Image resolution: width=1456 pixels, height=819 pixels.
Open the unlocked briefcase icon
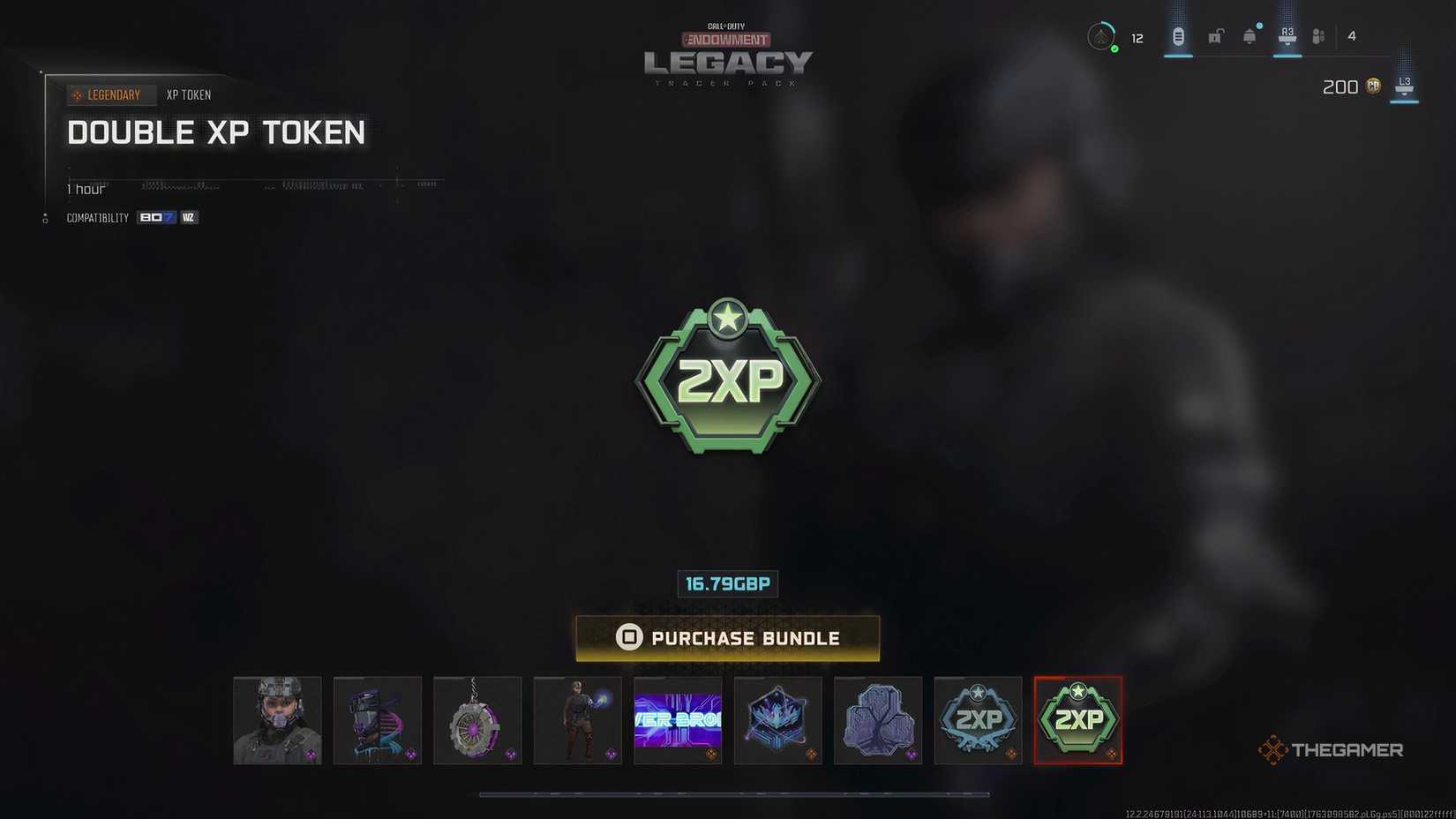[1214, 37]
